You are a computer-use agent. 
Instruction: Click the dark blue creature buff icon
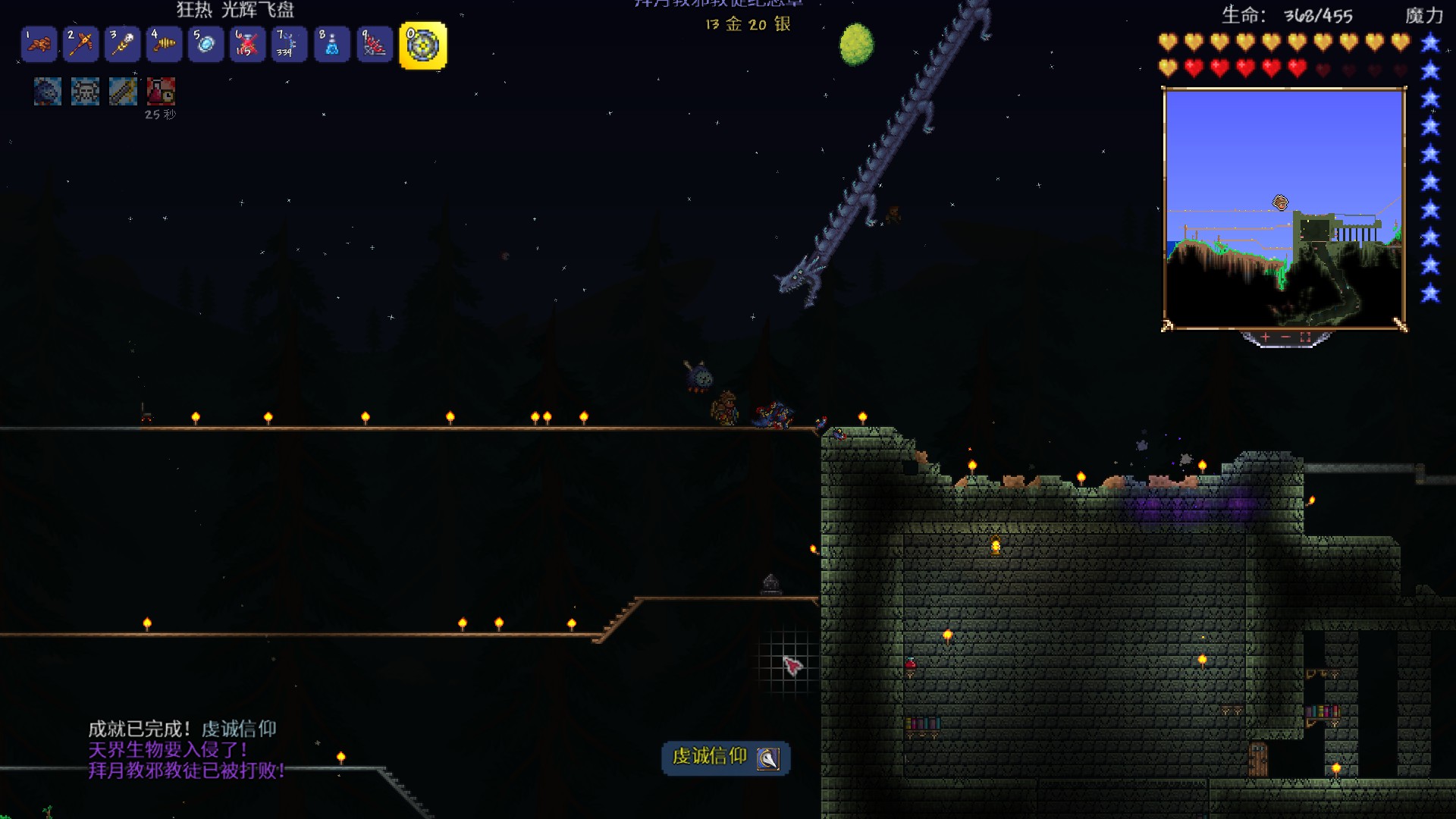tap(47, 92)
